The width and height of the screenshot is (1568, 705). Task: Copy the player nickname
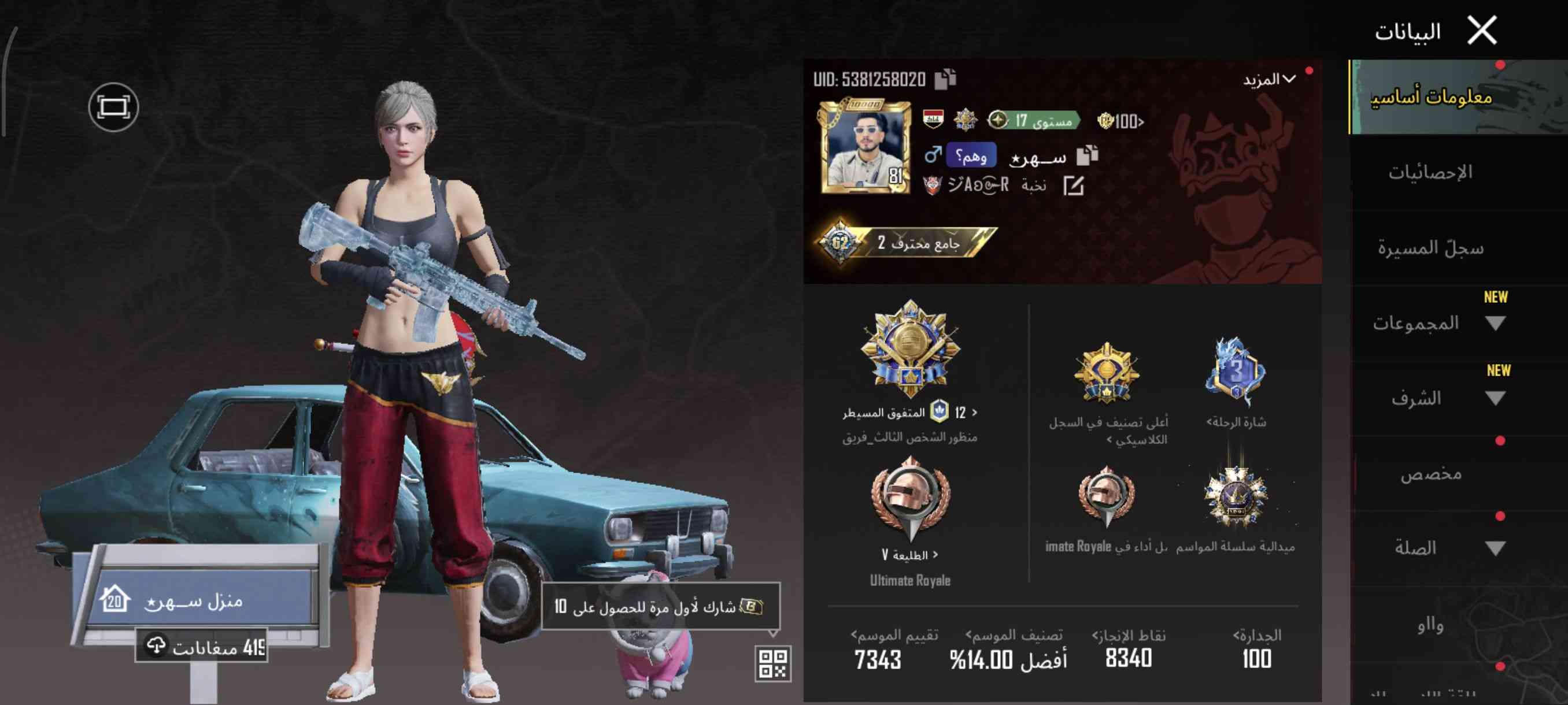coord(1087,155)
